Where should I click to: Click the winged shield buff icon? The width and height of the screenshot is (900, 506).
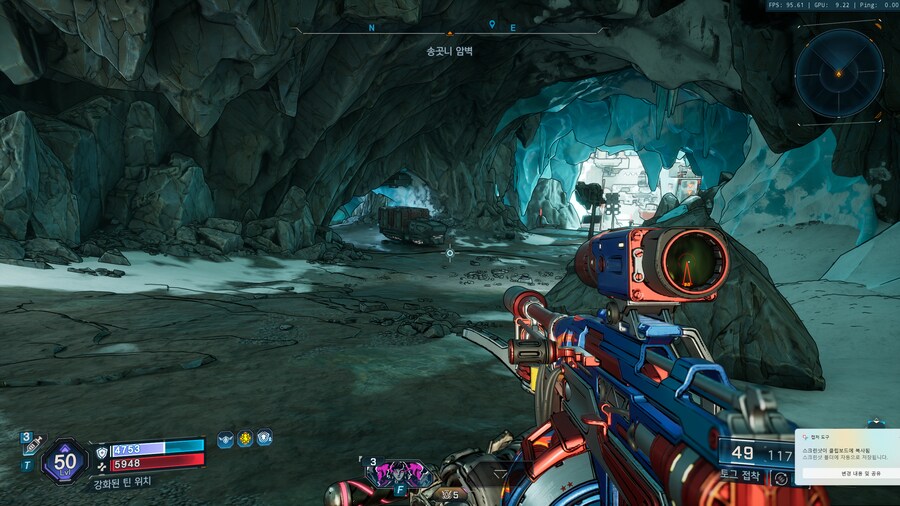[225, 438]
